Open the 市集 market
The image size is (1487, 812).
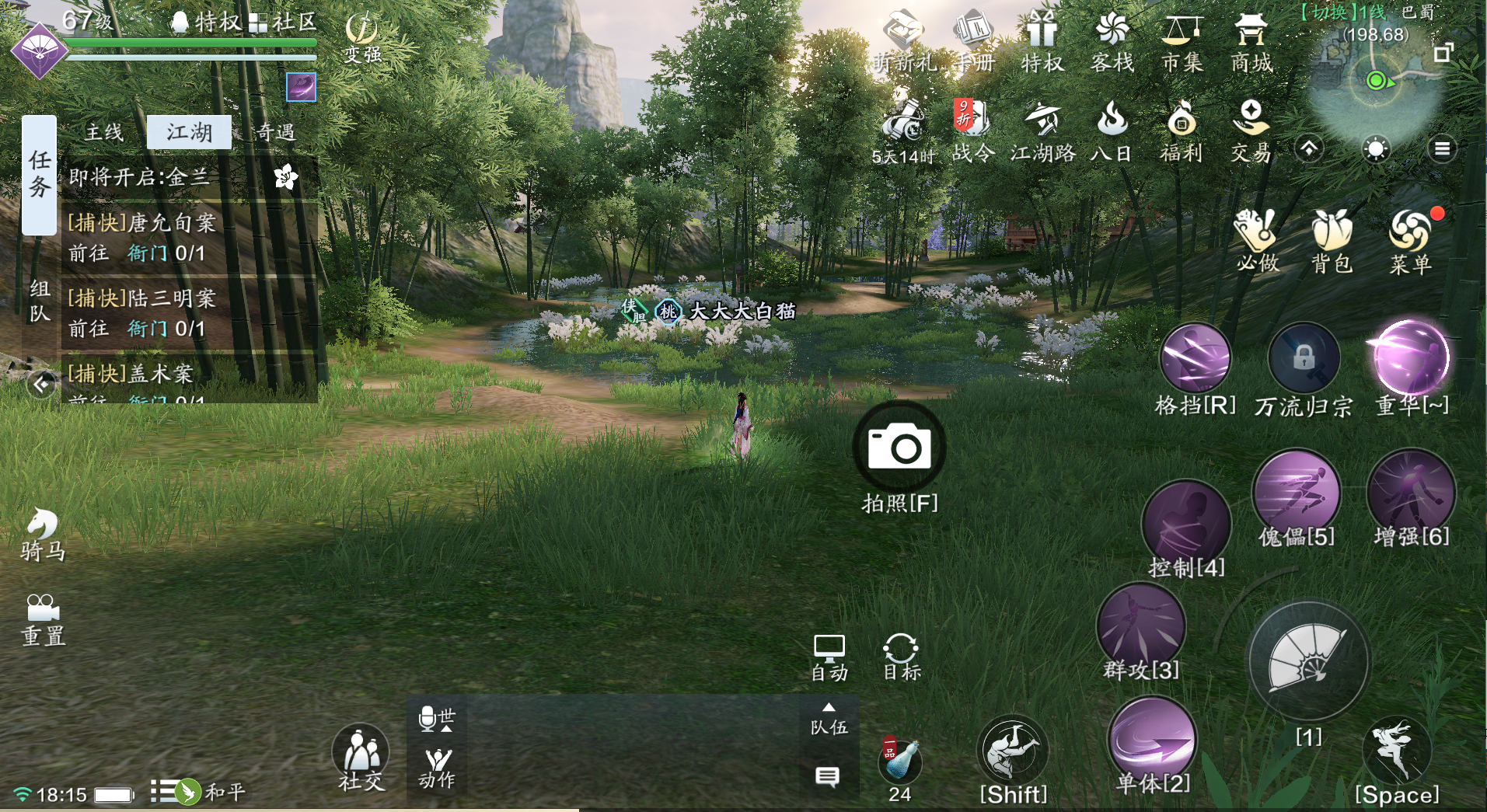pyautogui.click(x=1182, y=43)
